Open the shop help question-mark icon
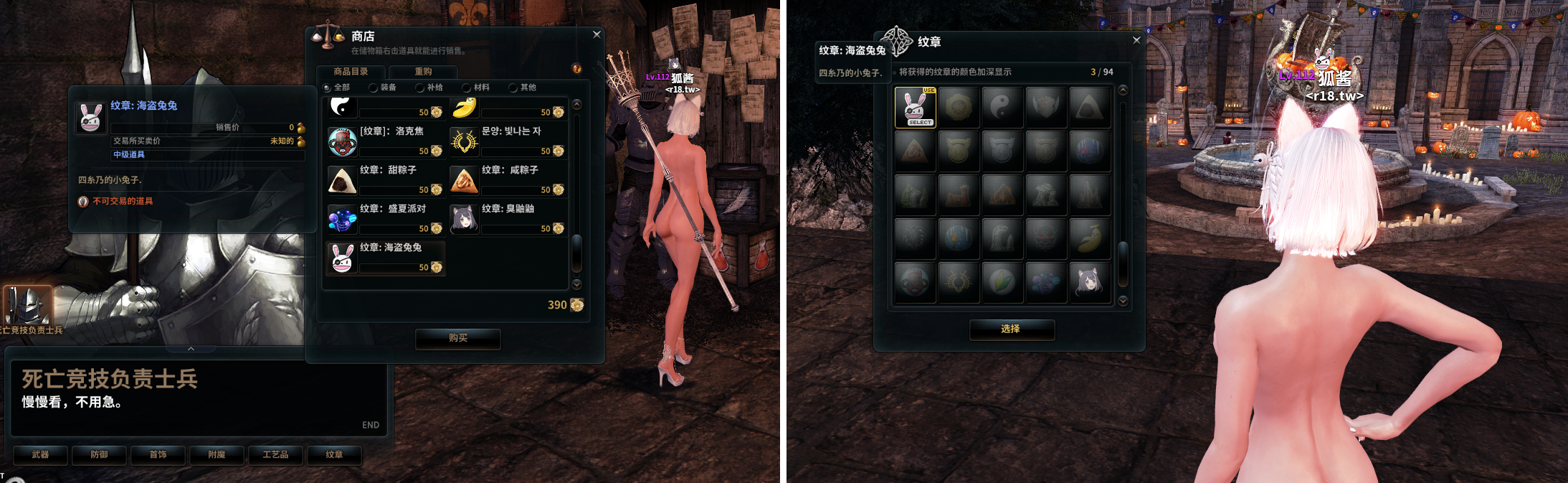The image size is (1568, 483). click(576, 69)
